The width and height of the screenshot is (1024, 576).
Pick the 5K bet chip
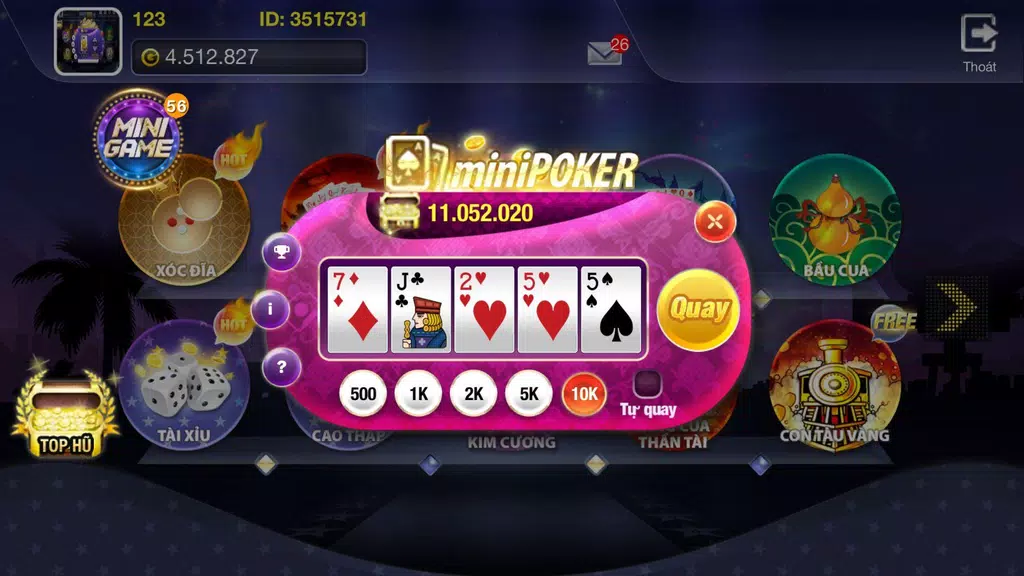[x=529, y=393]
